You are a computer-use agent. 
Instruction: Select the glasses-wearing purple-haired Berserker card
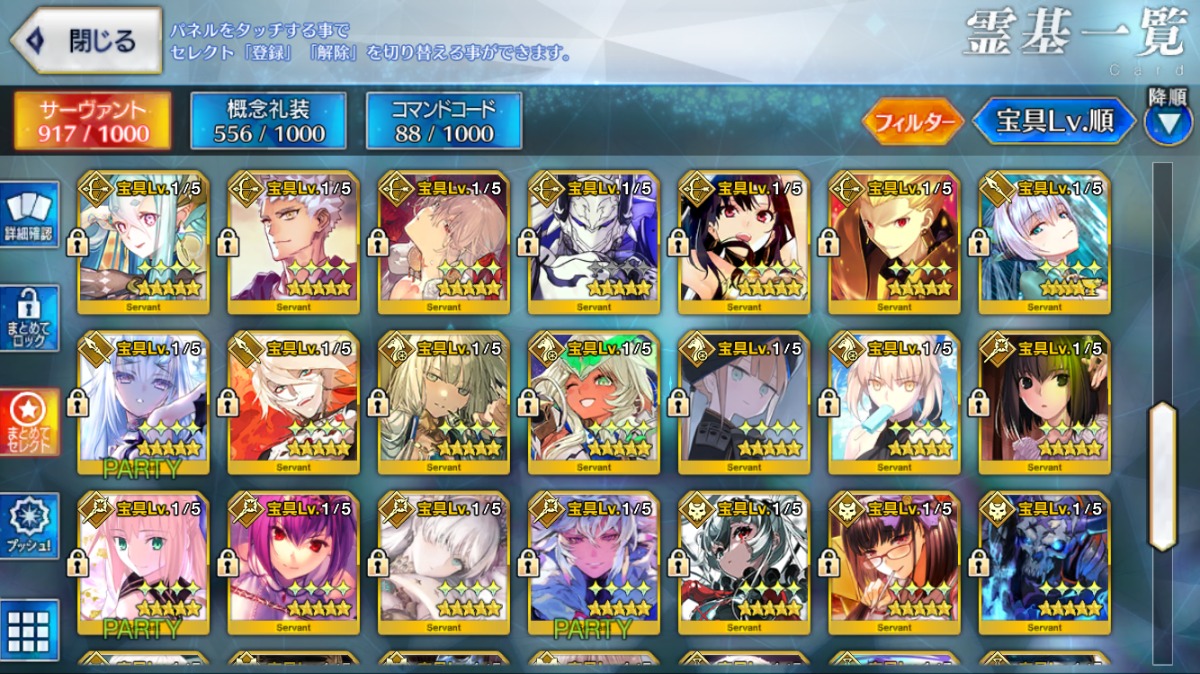(x=894, y=562)
